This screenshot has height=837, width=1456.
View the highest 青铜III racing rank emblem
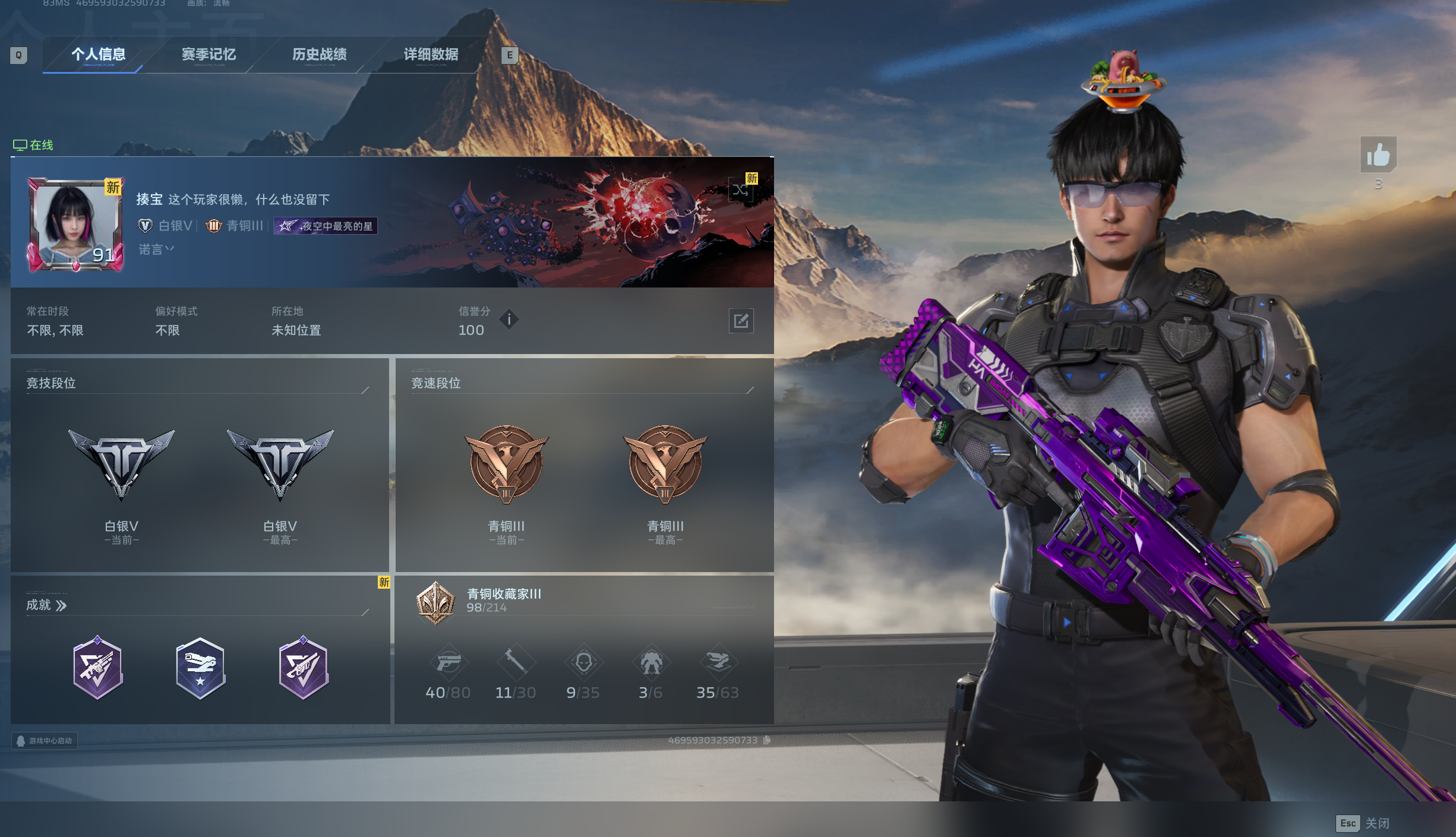click(x=665, y=465)
